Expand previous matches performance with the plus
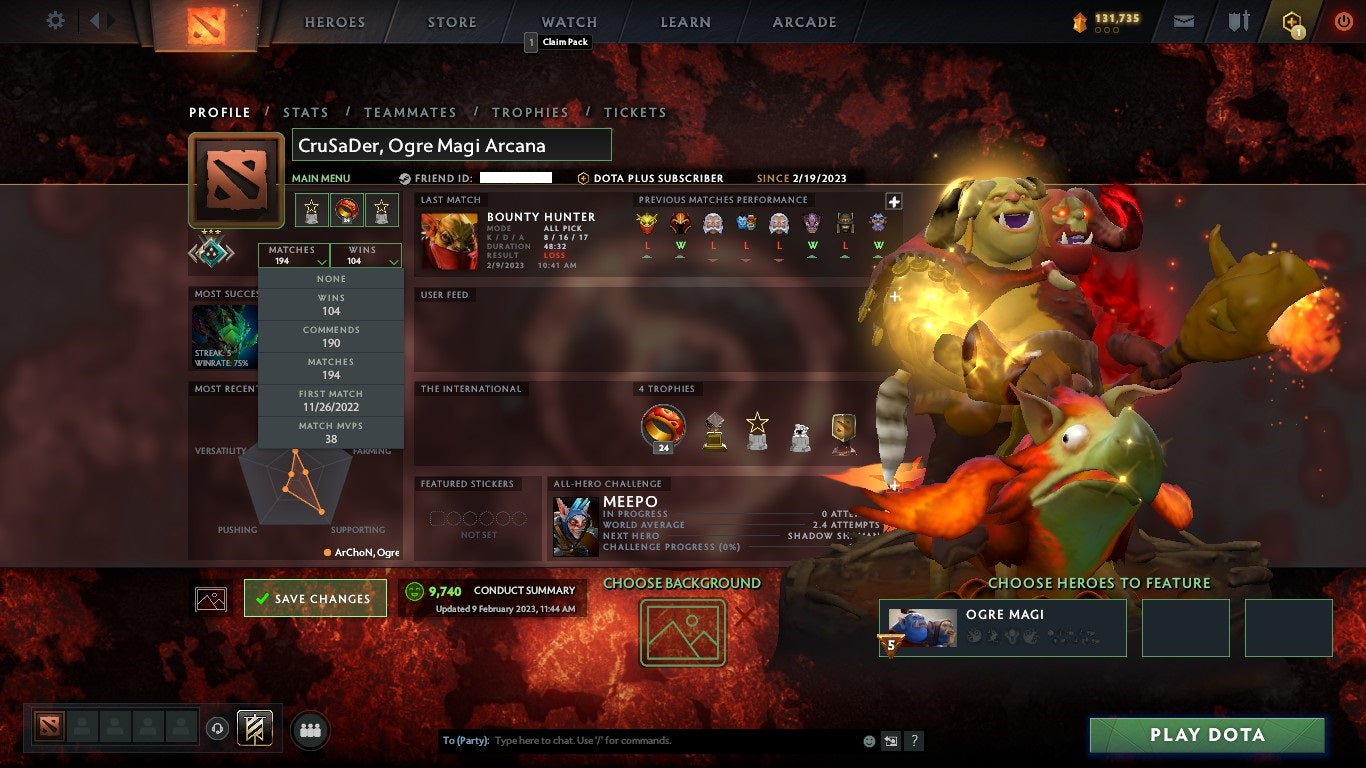Screen dimensions: 1366x768 [893, 202]
